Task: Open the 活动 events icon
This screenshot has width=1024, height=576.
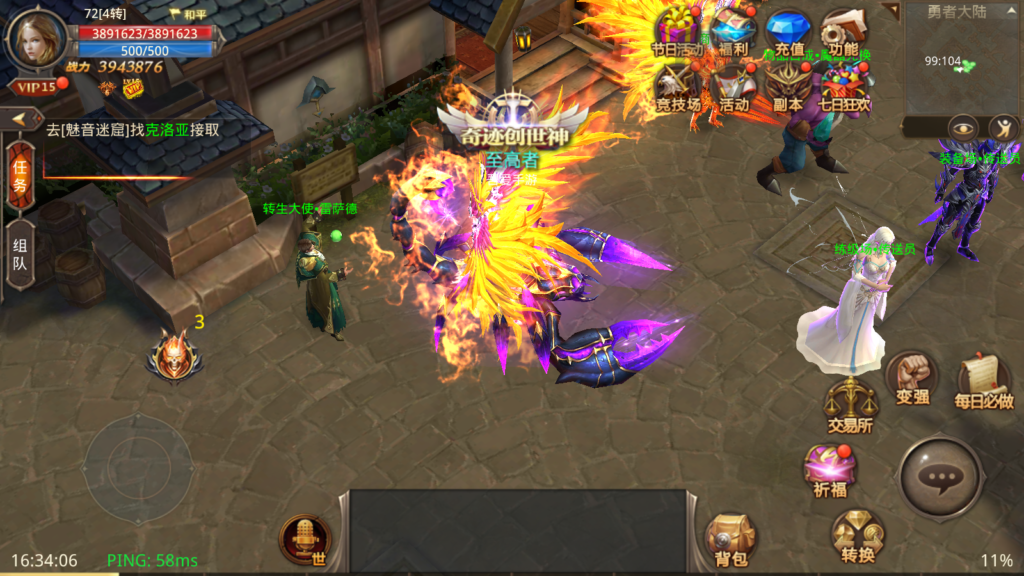Action: coord(733,85)
